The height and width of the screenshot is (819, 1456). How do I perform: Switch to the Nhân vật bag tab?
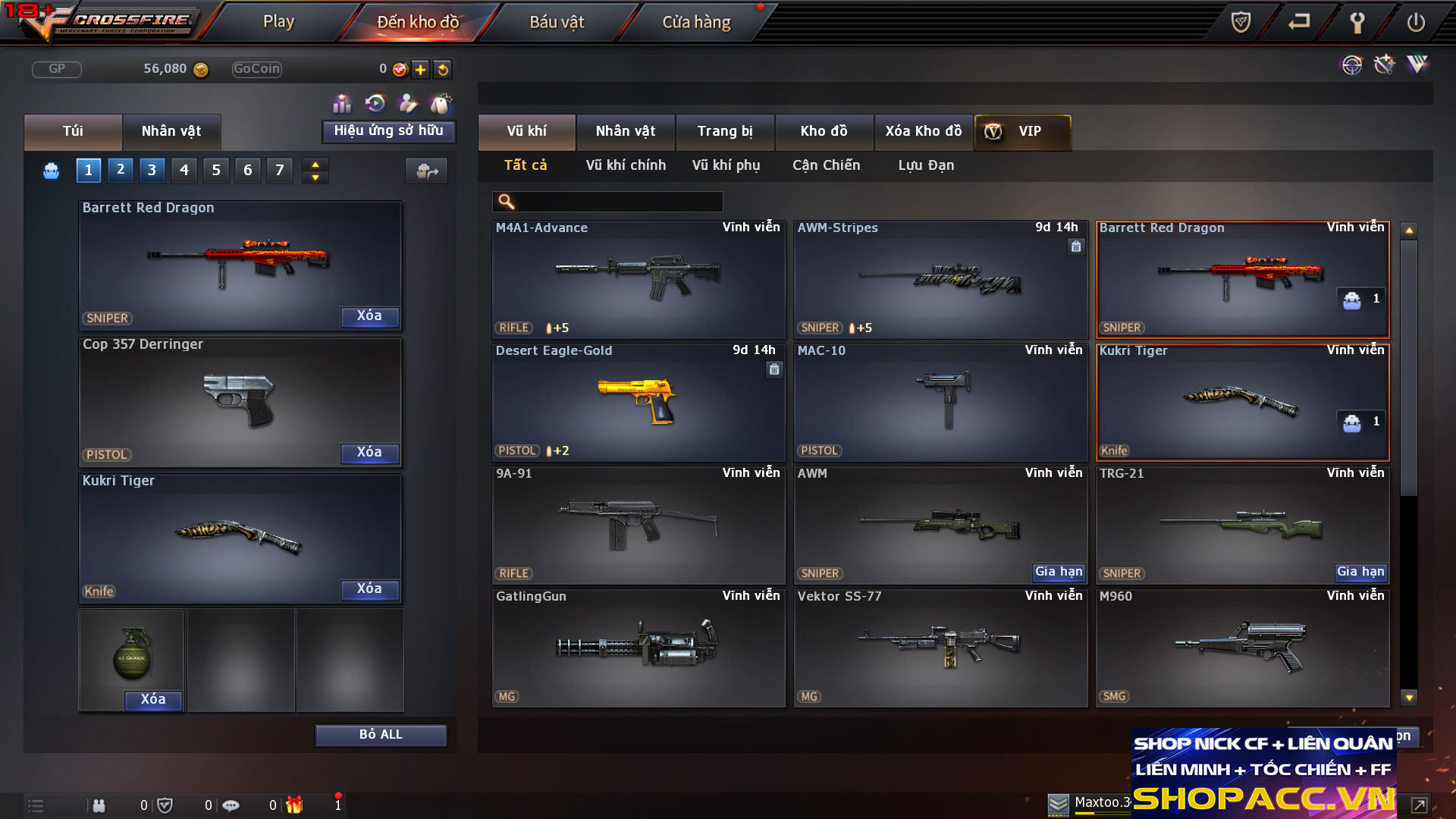tap(171, 131)
